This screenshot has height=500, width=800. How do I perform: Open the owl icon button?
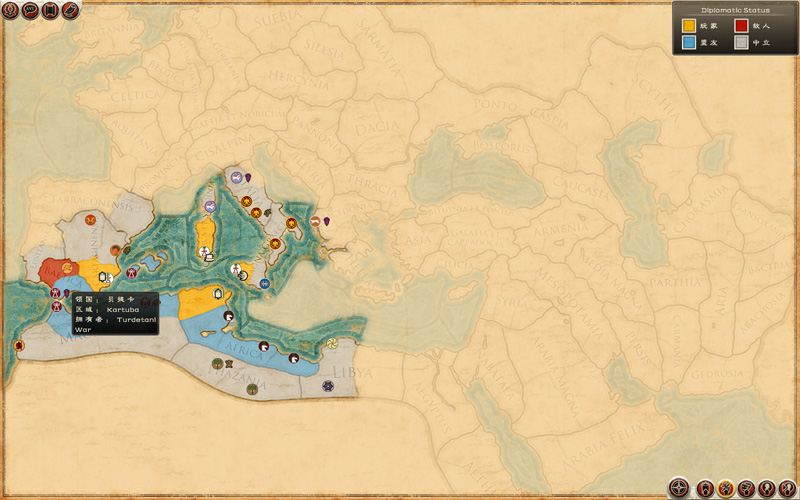tap(69, 10)
